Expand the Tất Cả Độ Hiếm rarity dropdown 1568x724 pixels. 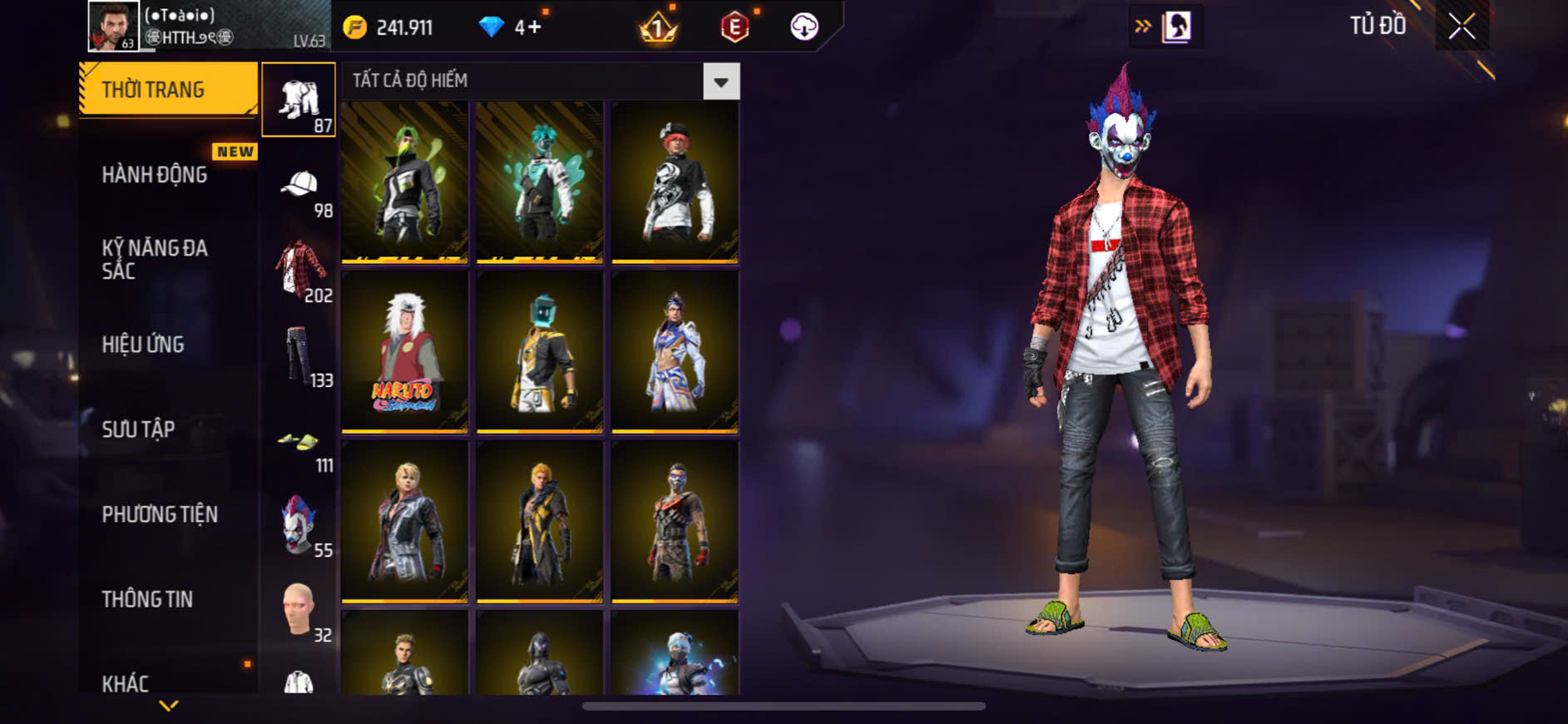point(720,82)
